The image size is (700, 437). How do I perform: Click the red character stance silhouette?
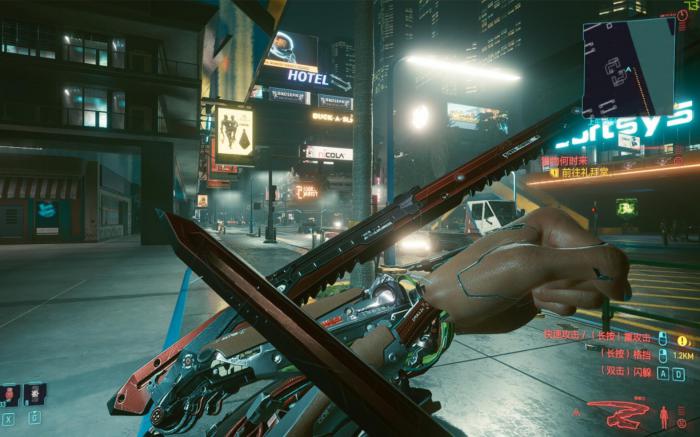pyautogui.click(x=665, y=414)
